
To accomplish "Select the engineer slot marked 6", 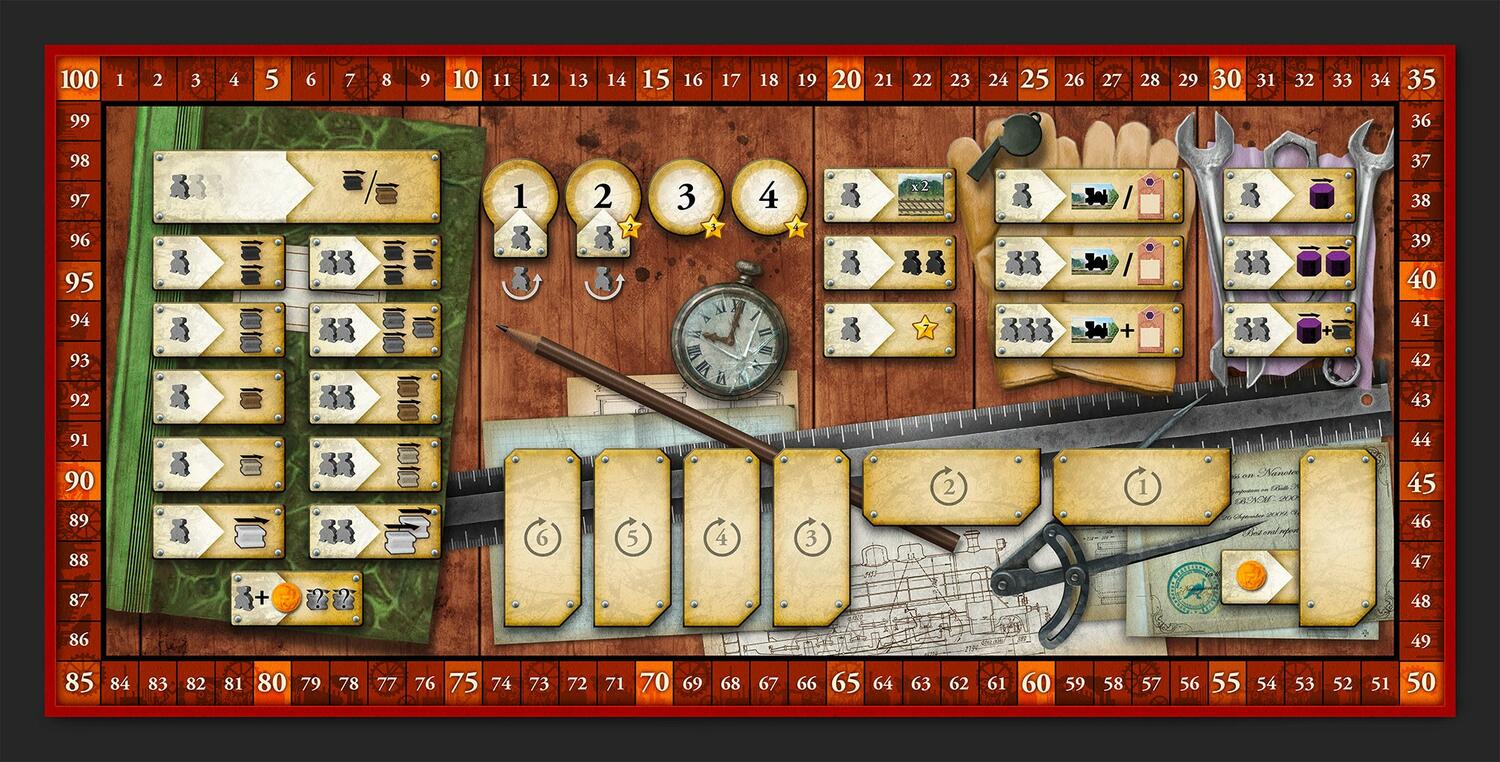I will [542, 538].
